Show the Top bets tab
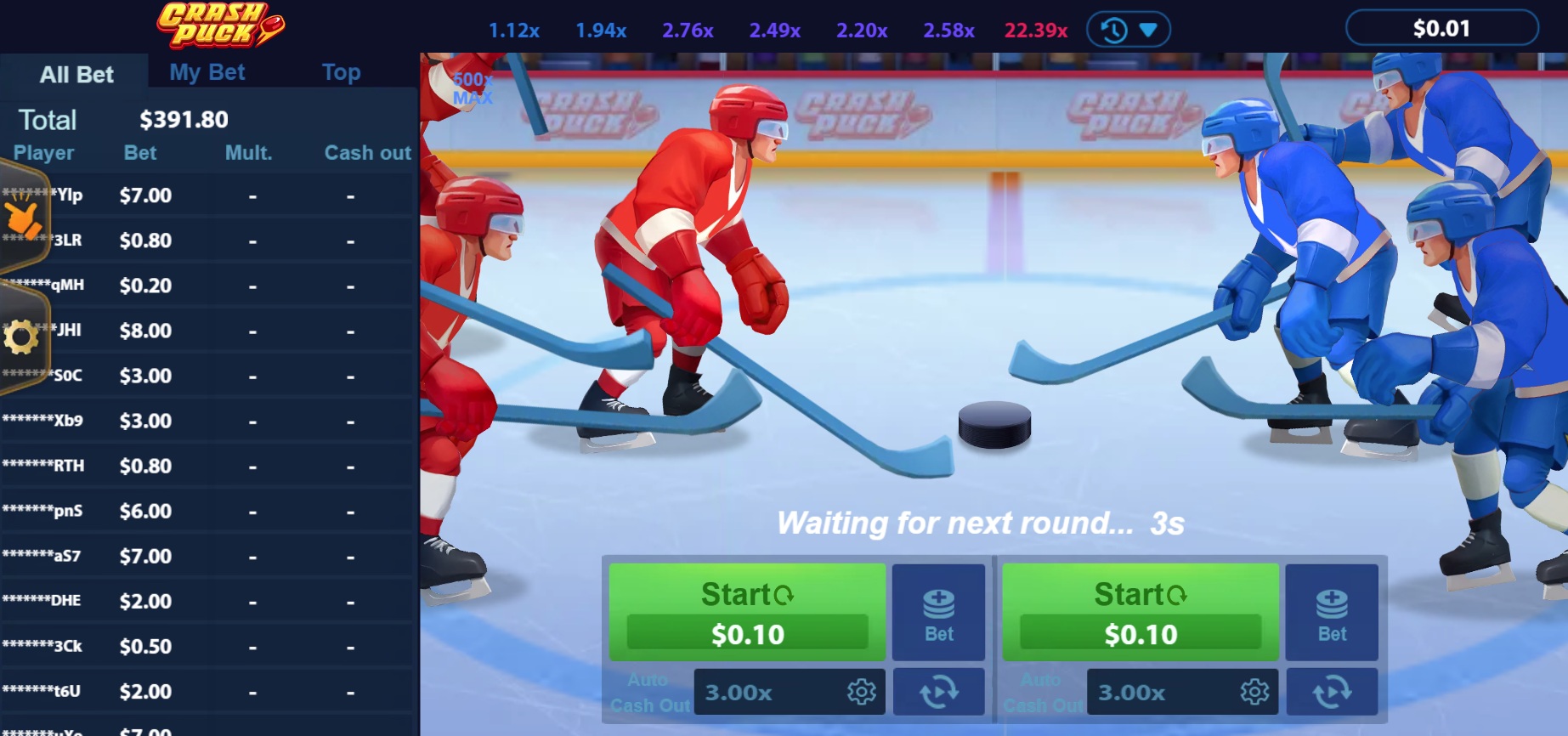1568x736 pixels. click(341, 72)
